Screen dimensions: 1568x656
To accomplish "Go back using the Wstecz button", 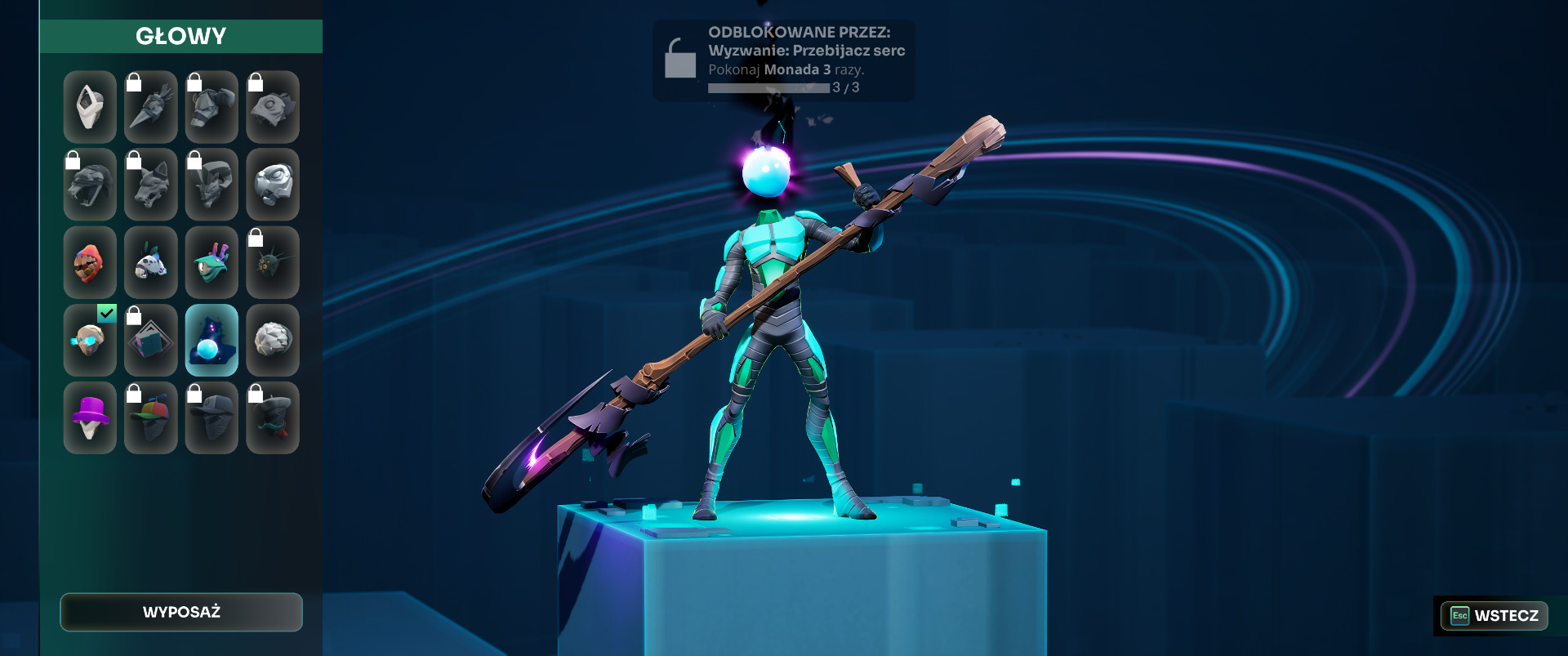I will point(1494,615).
